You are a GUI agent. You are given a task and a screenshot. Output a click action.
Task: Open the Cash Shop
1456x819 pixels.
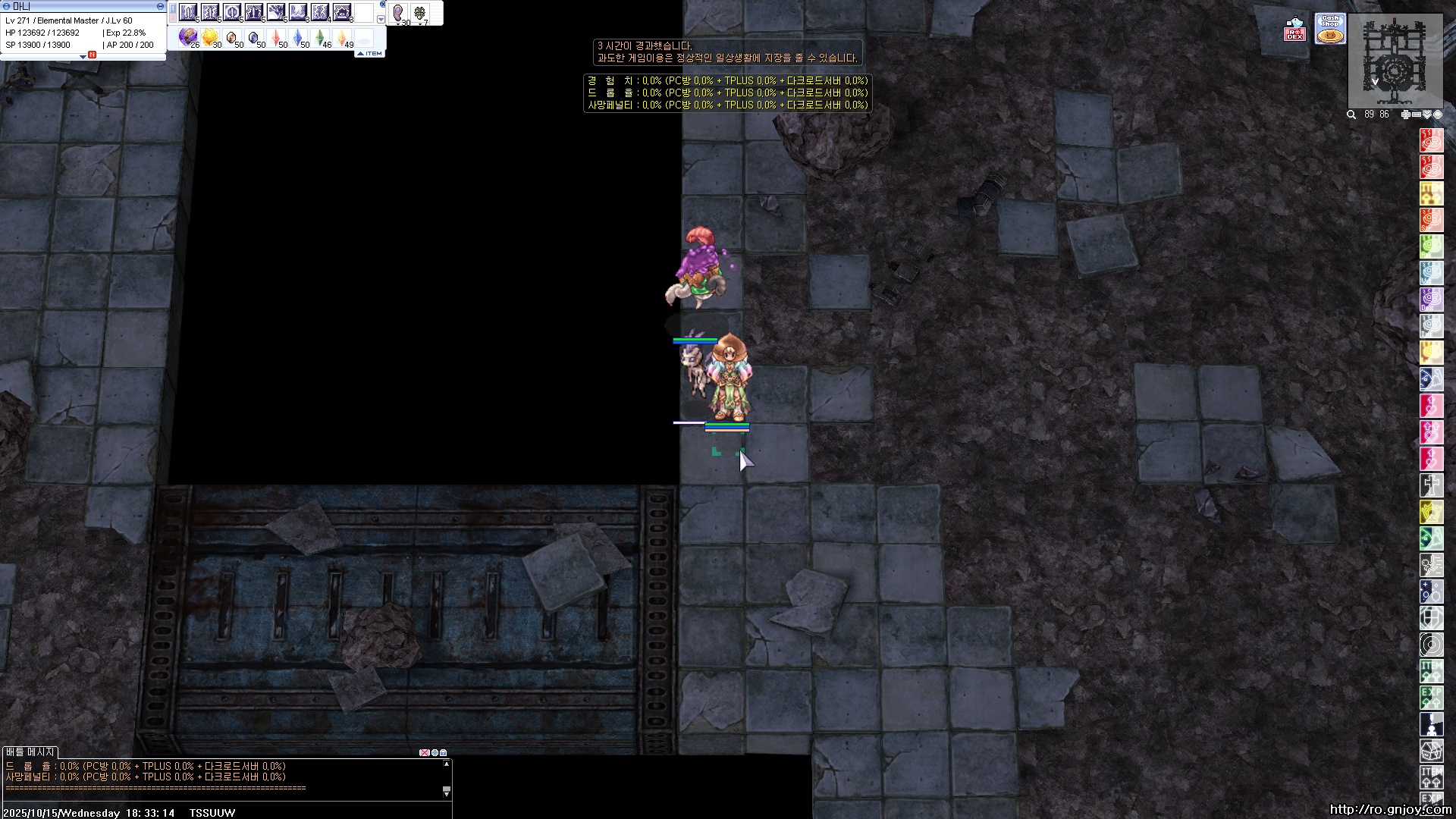click(1330, 29)
